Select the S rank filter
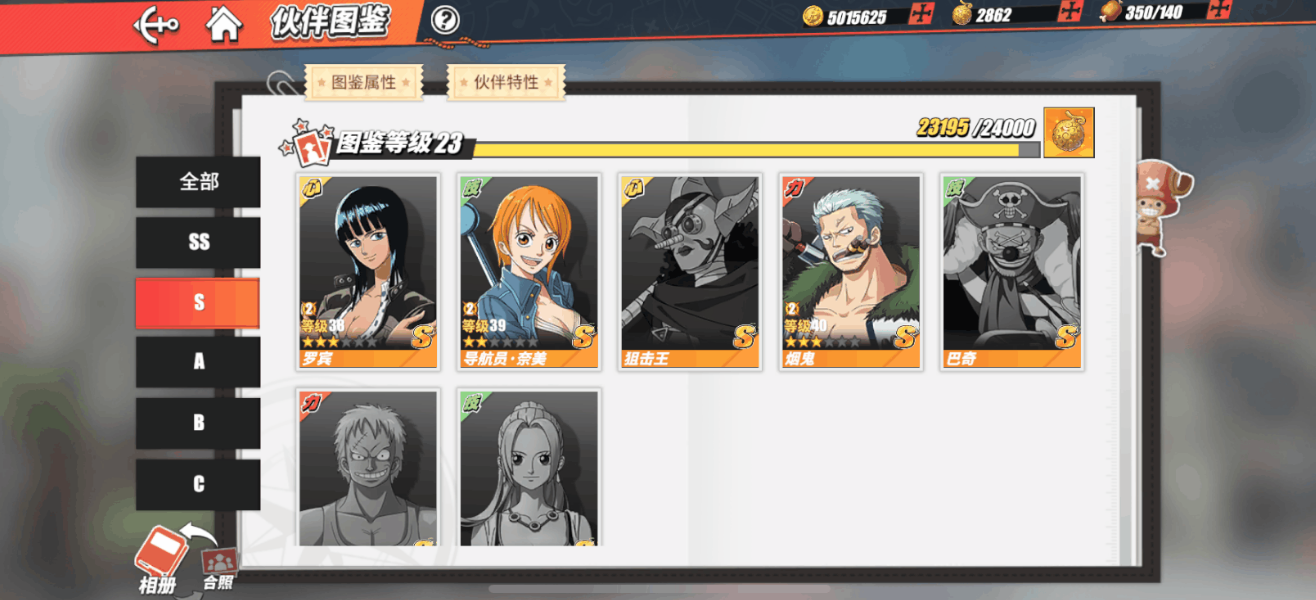 (x=198, y=303)
